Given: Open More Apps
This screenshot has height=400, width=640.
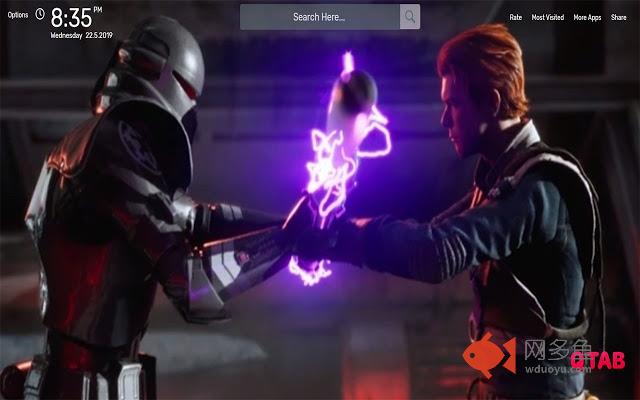Looking at the screenshot, I should 587,18.
